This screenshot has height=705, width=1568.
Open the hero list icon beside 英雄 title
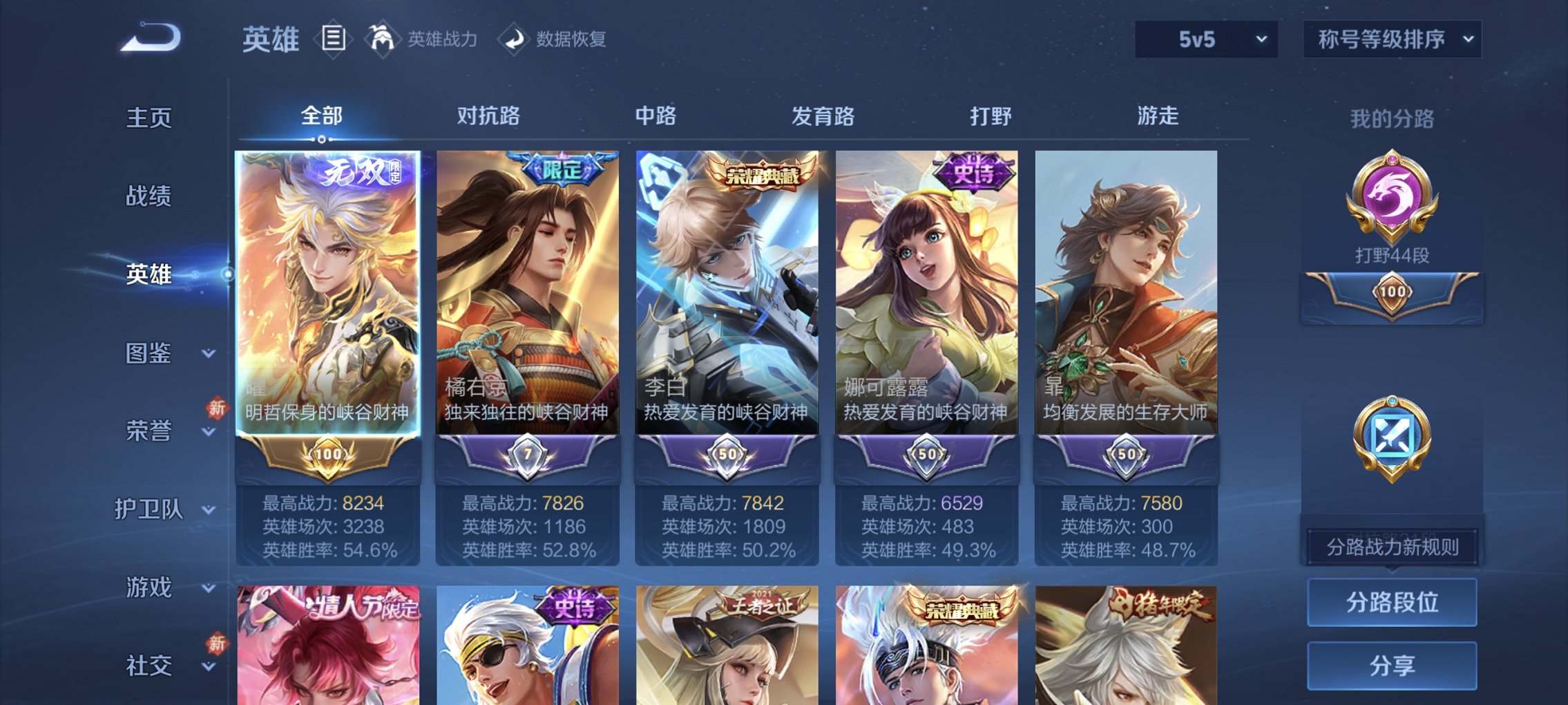click(332, 38)
